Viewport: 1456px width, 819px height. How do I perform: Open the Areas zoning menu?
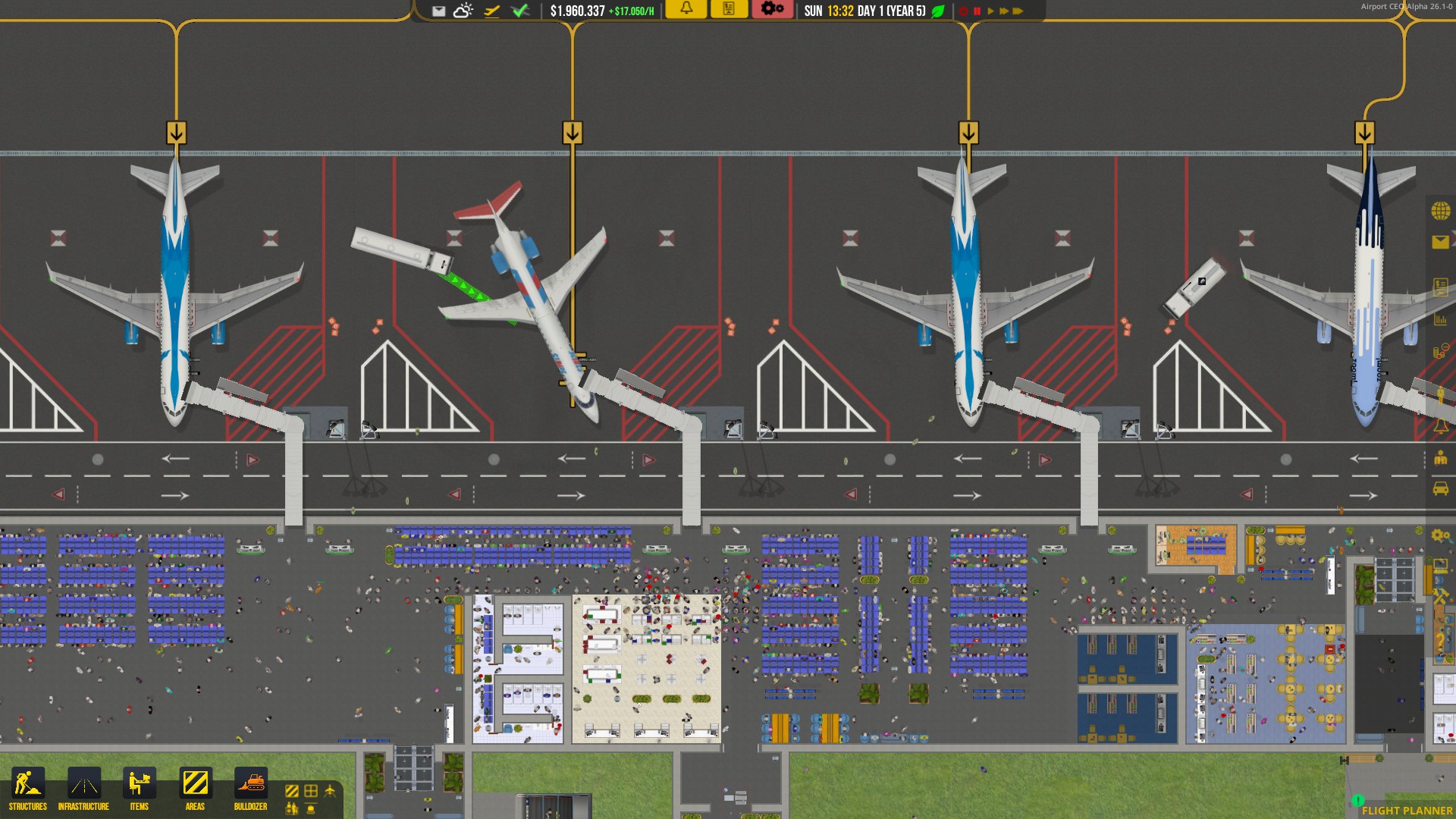point(196,783)
